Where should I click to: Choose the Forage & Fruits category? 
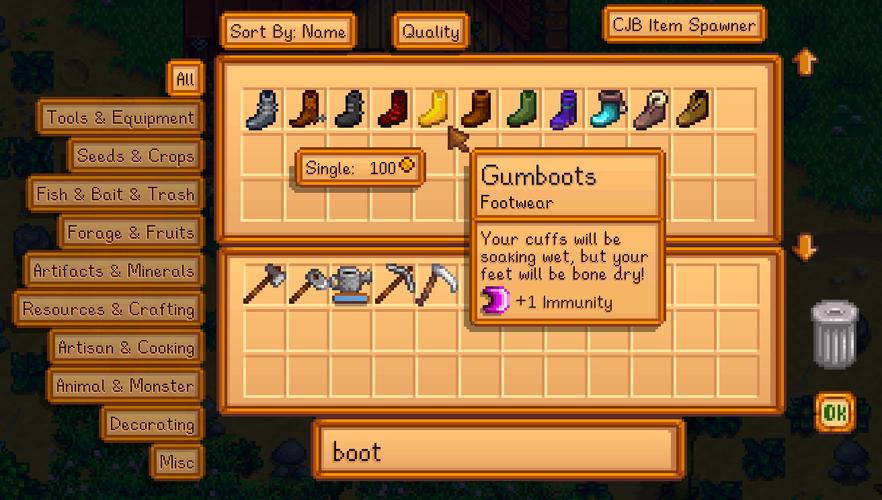[130, 233]
